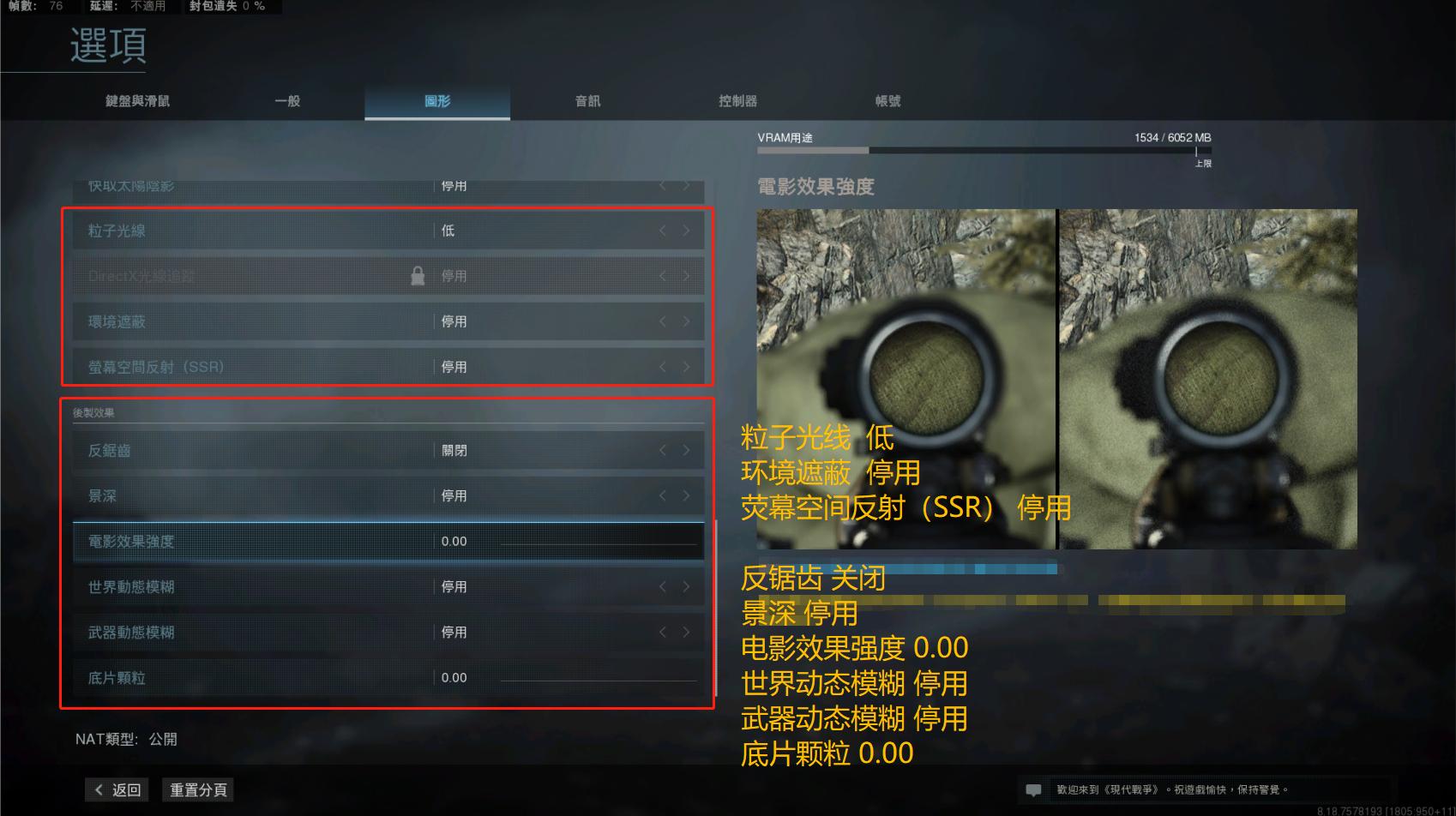Open the 控制器 settings tab

click(x=737, y=100)
